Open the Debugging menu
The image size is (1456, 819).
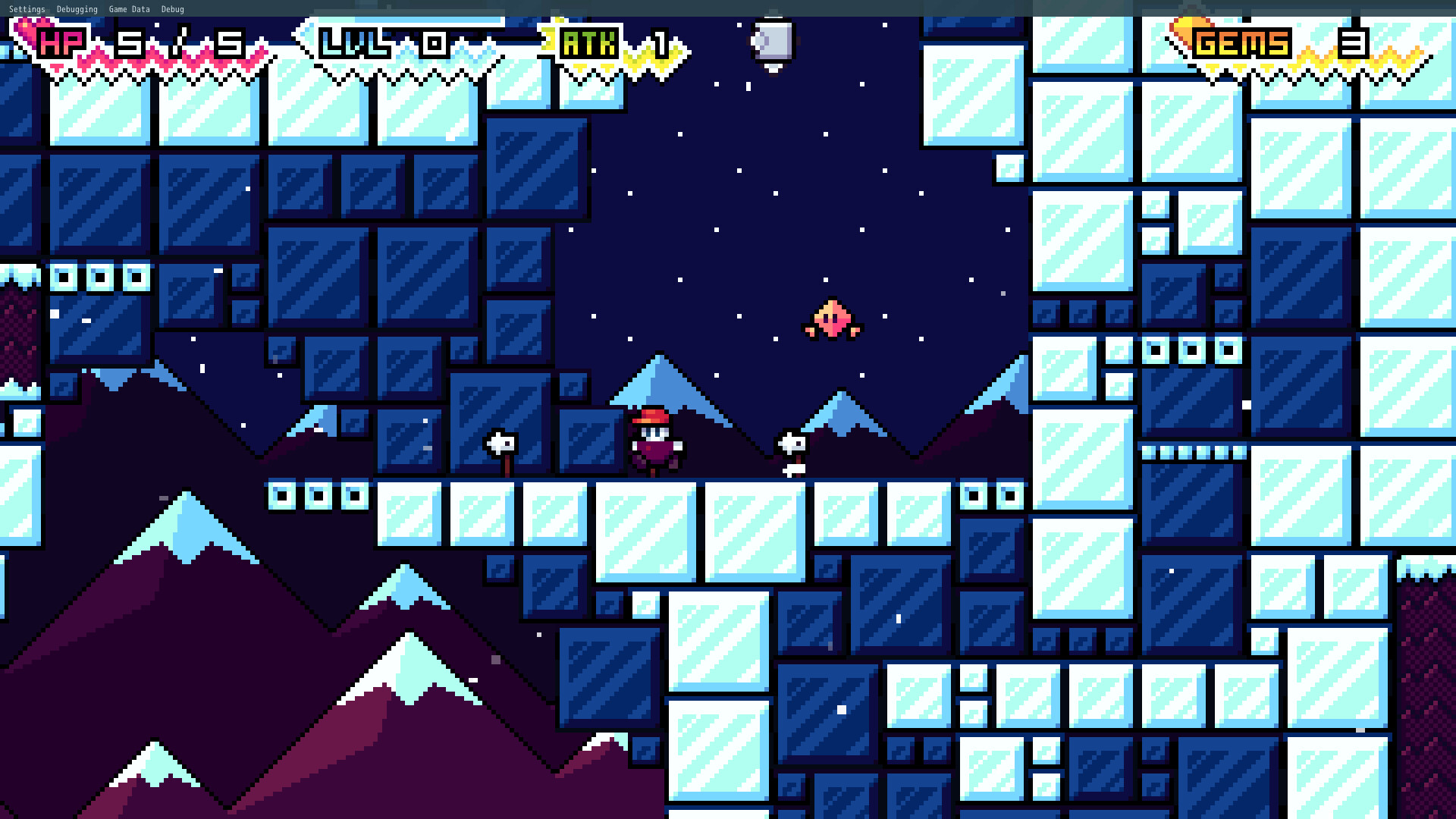(77, 9)
